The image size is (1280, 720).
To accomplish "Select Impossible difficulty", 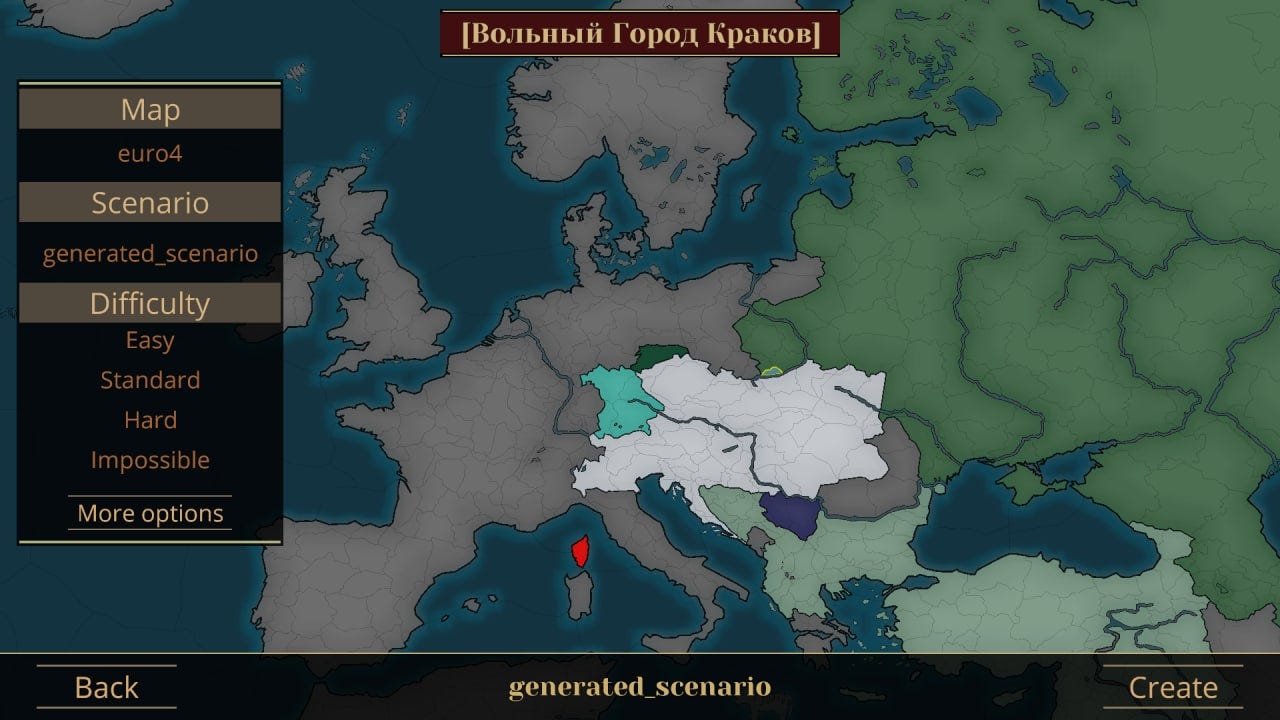I will tap(150, 459).
